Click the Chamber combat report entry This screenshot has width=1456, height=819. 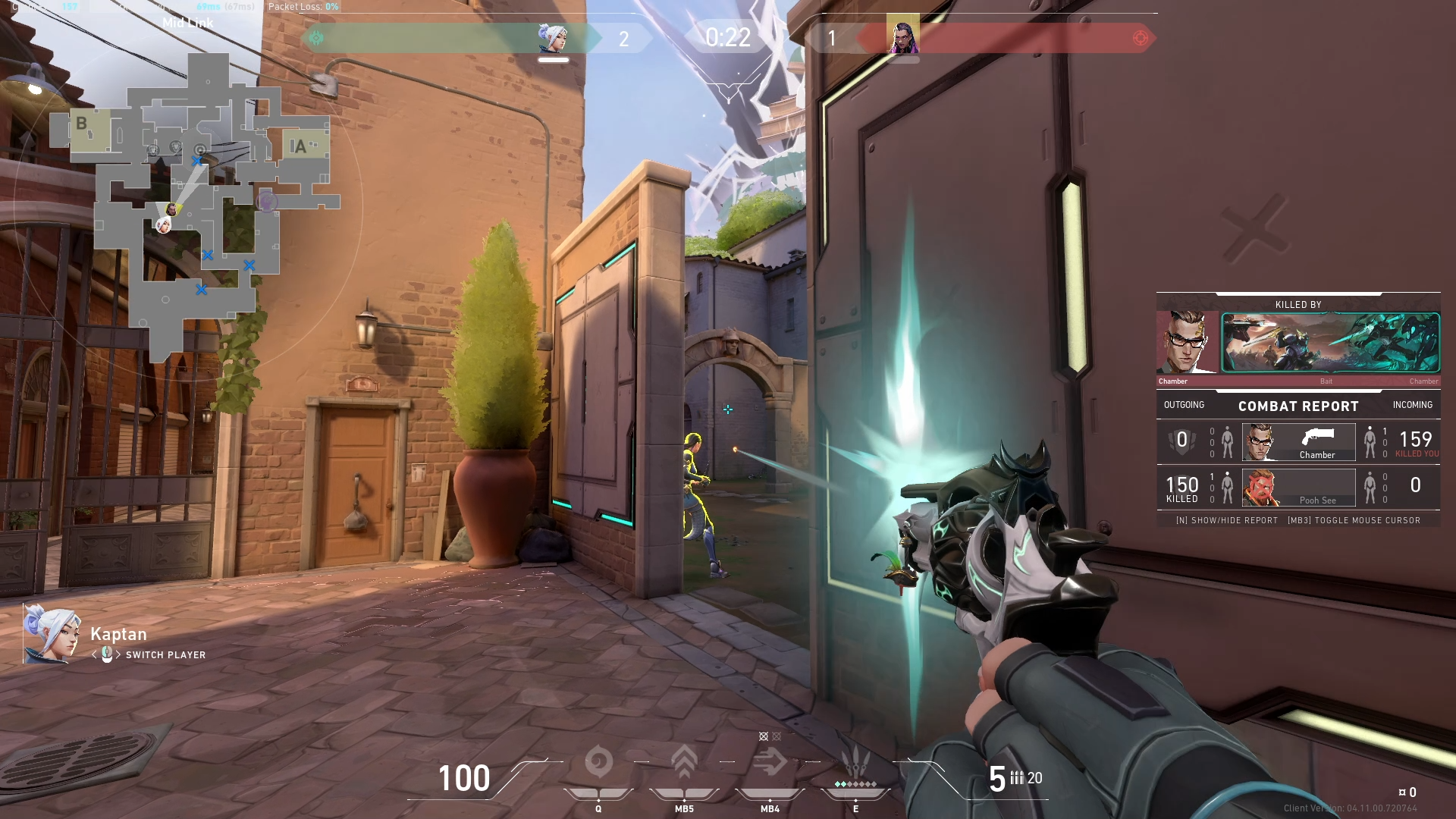click(x=1298, y=442)
